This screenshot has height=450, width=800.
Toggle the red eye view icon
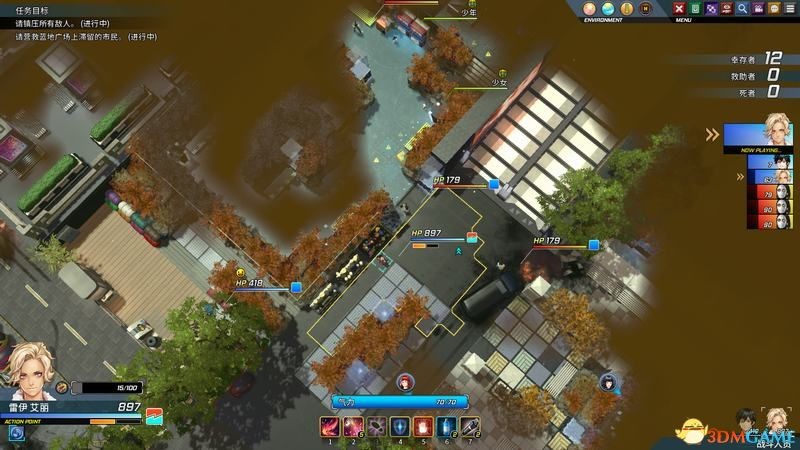tap(726, 9)
